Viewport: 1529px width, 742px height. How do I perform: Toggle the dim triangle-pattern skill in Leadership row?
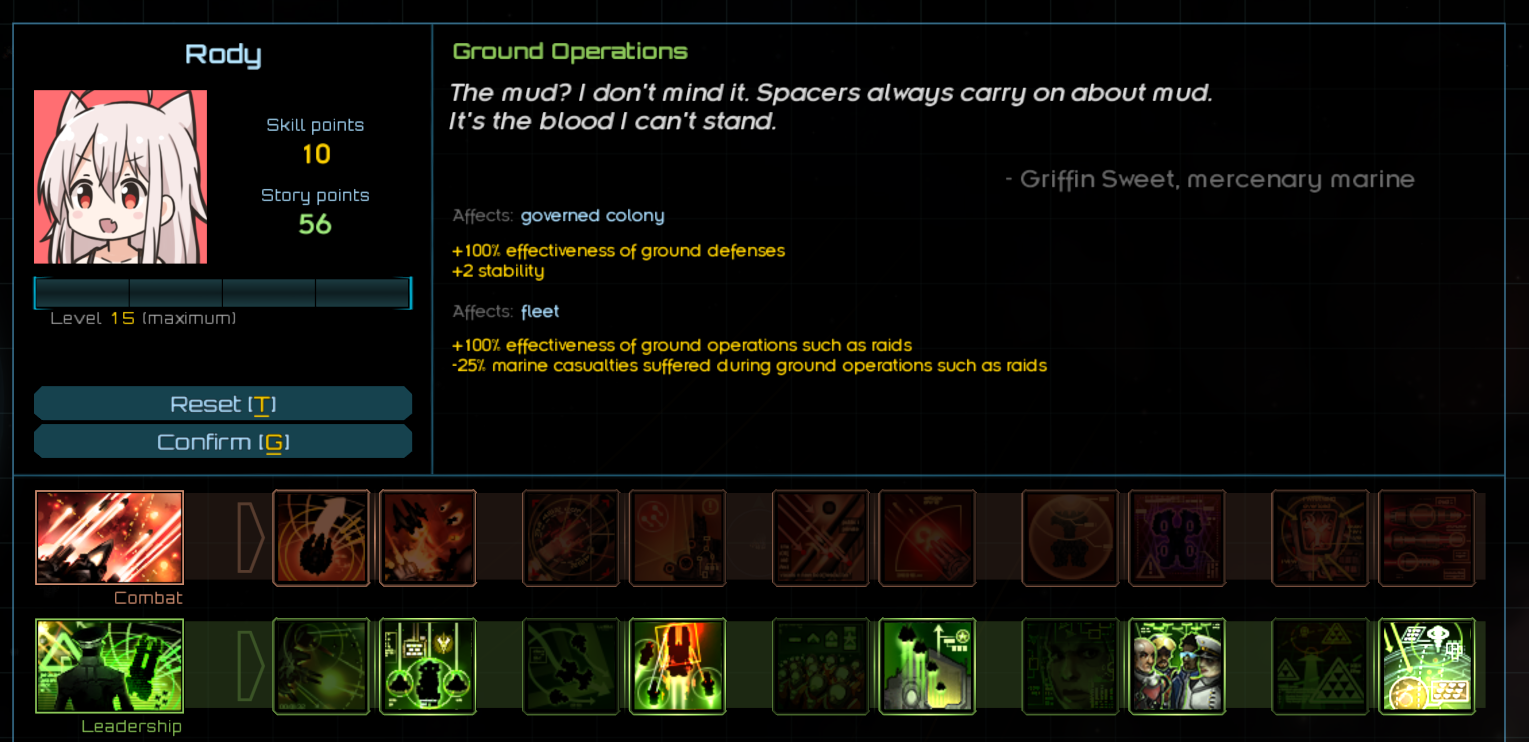point(1320,666)
